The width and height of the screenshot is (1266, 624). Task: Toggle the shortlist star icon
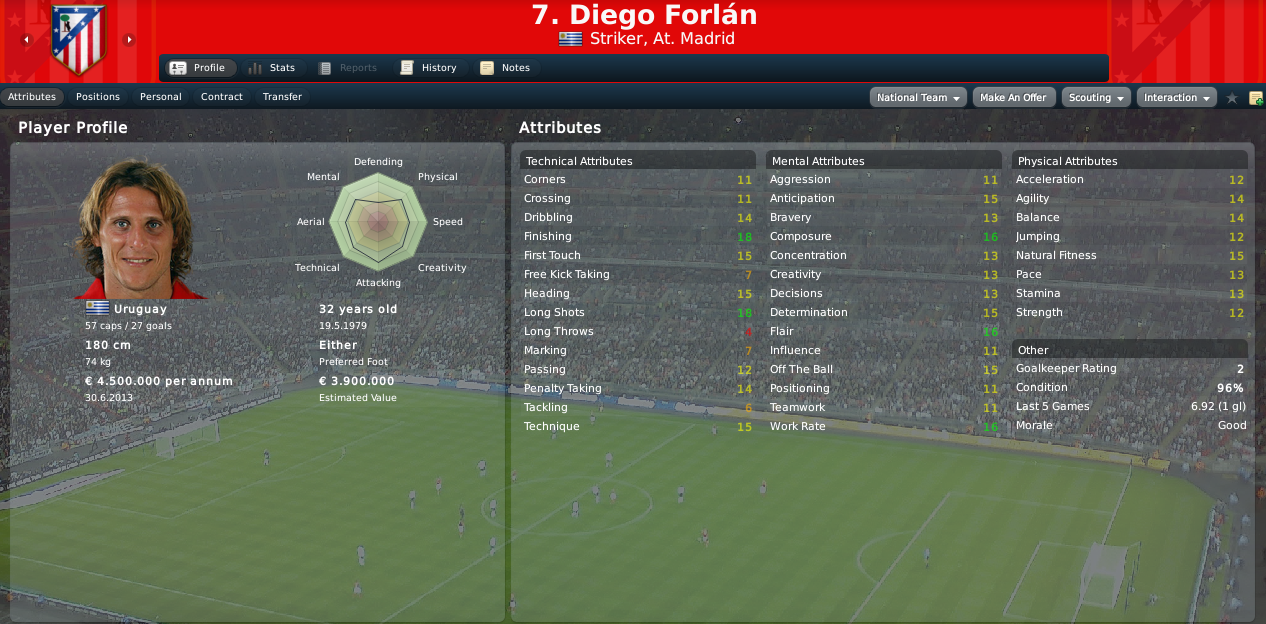click(x=1232, y=98)
